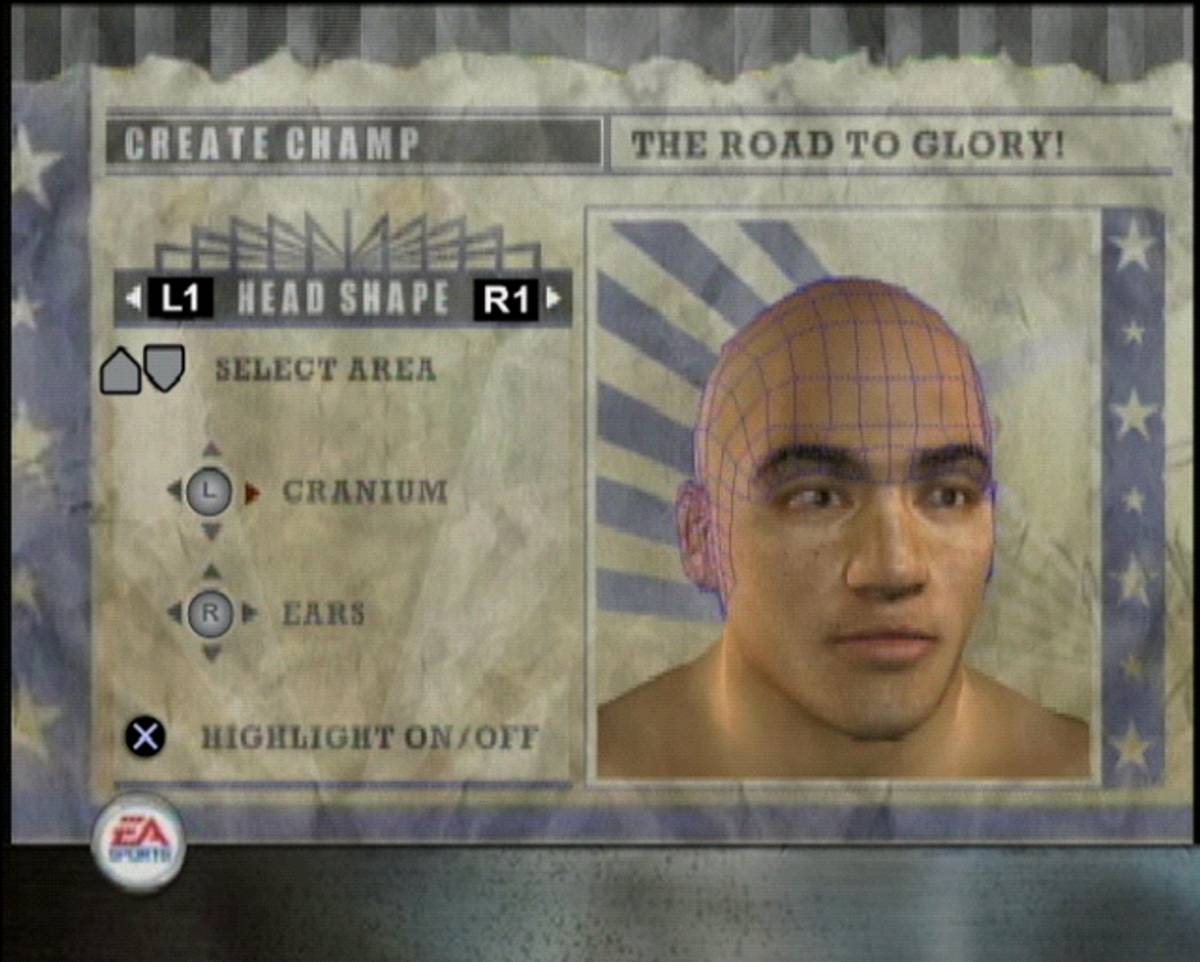This screenshot has width=1200, height=962.
Task: Click the CREATE CHAMP header
Action: tap(270, 145)
